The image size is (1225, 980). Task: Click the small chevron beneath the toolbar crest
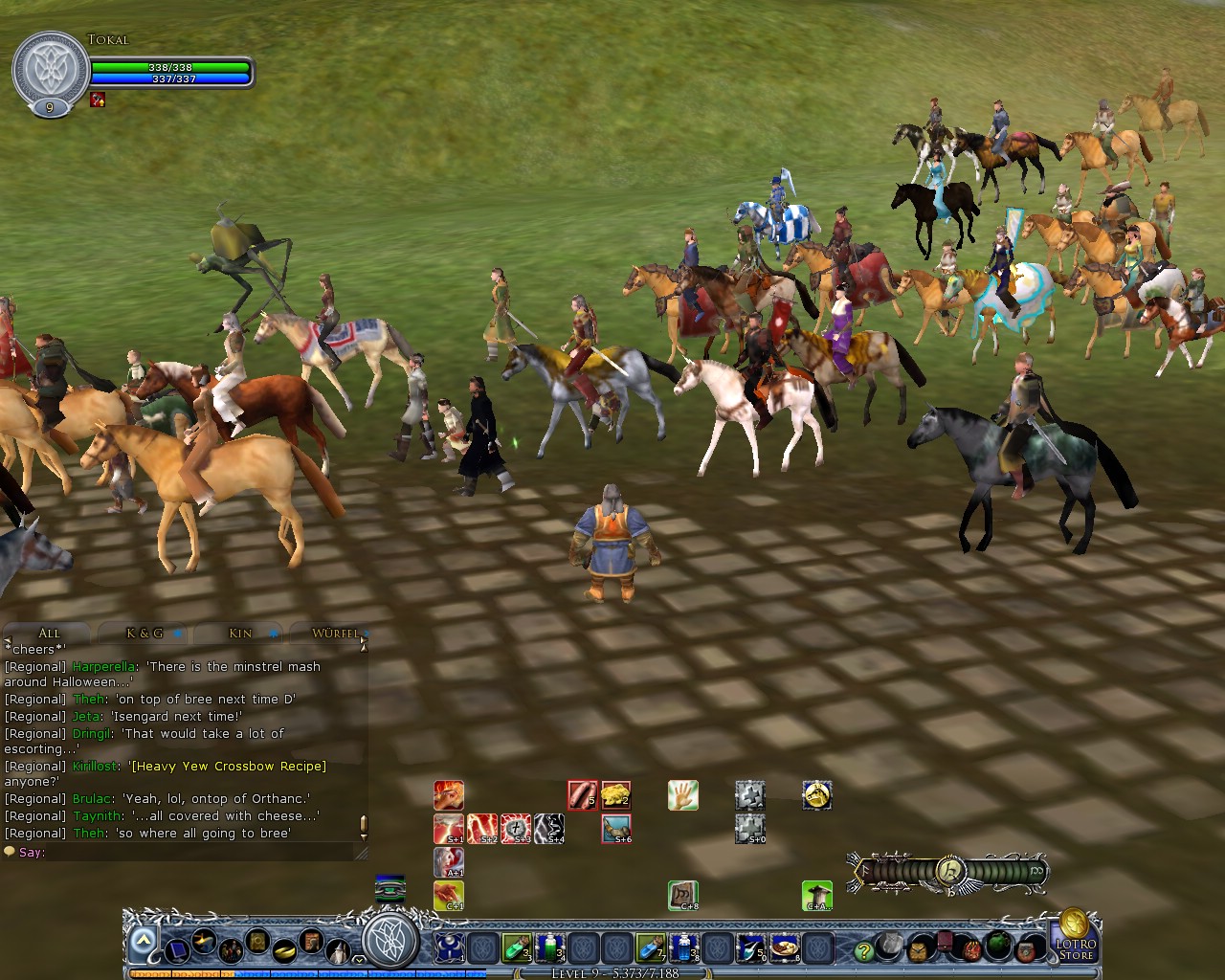[359, 960]
